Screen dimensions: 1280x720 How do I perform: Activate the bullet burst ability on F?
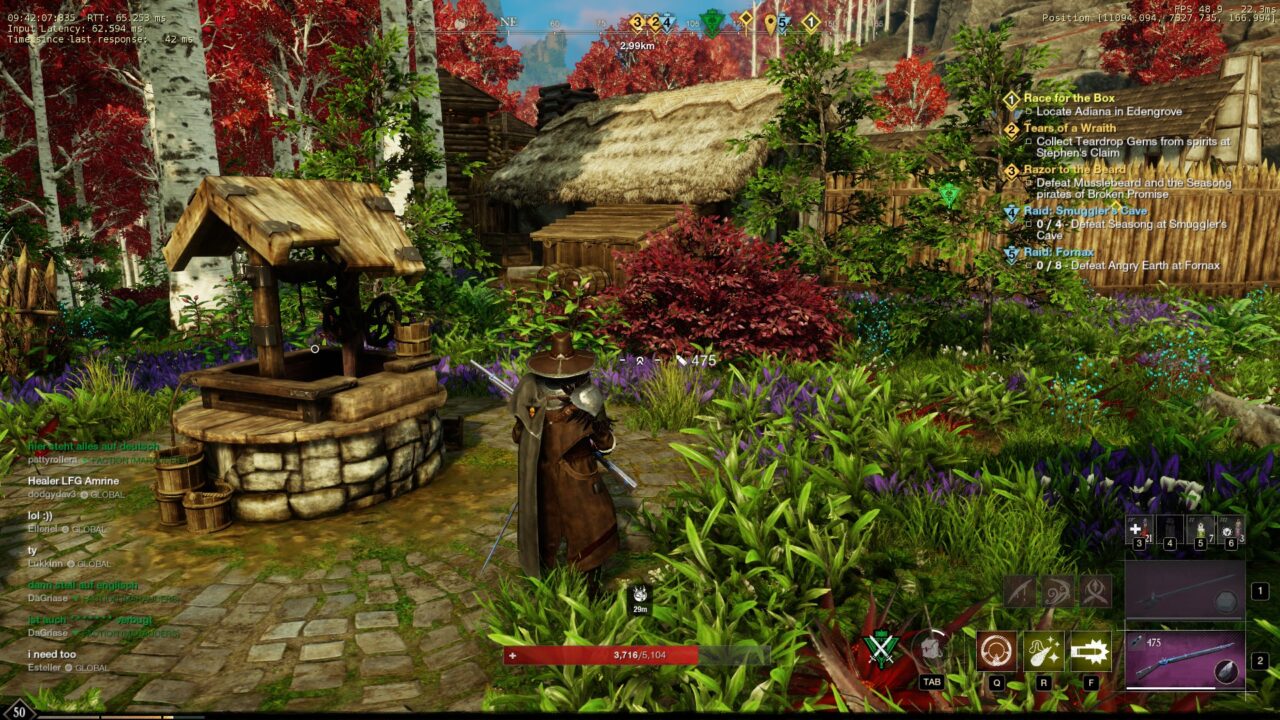pyautogui.click(x=1090, y=651)
